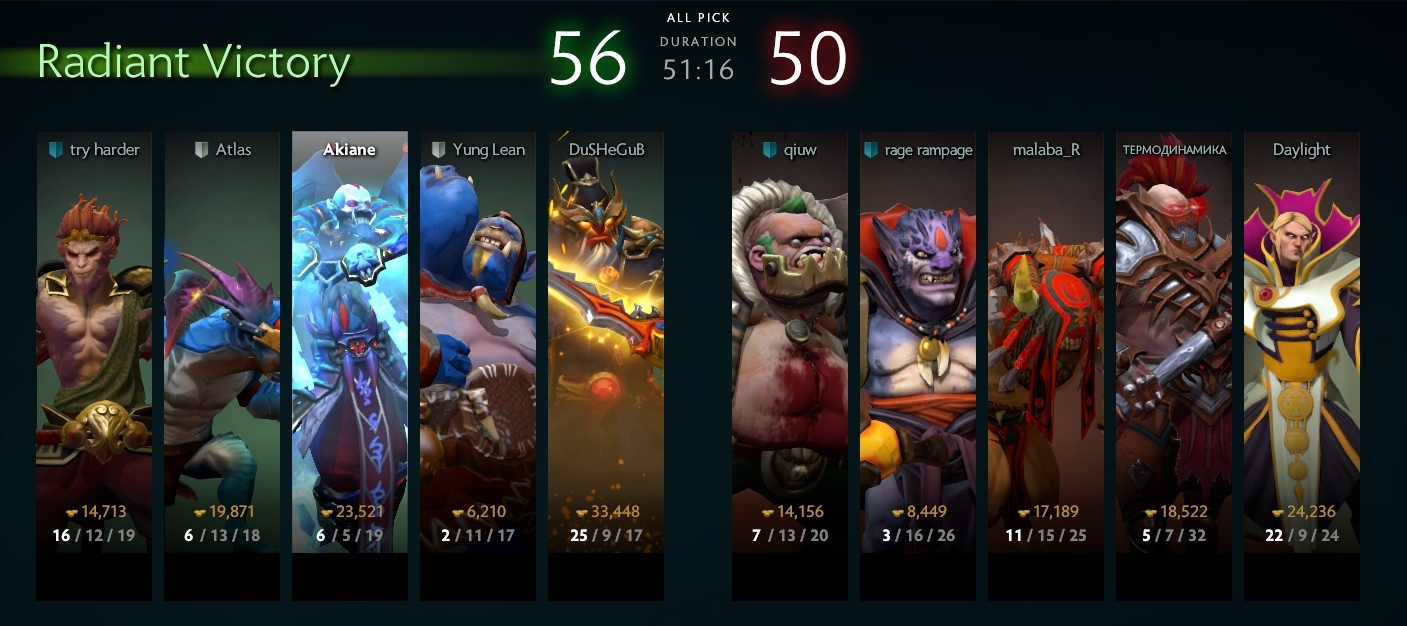The height and width of the screenshot is (626, 1407).
Task: Select qiuw's Pudge player card
Action: (x=790, y=340)
